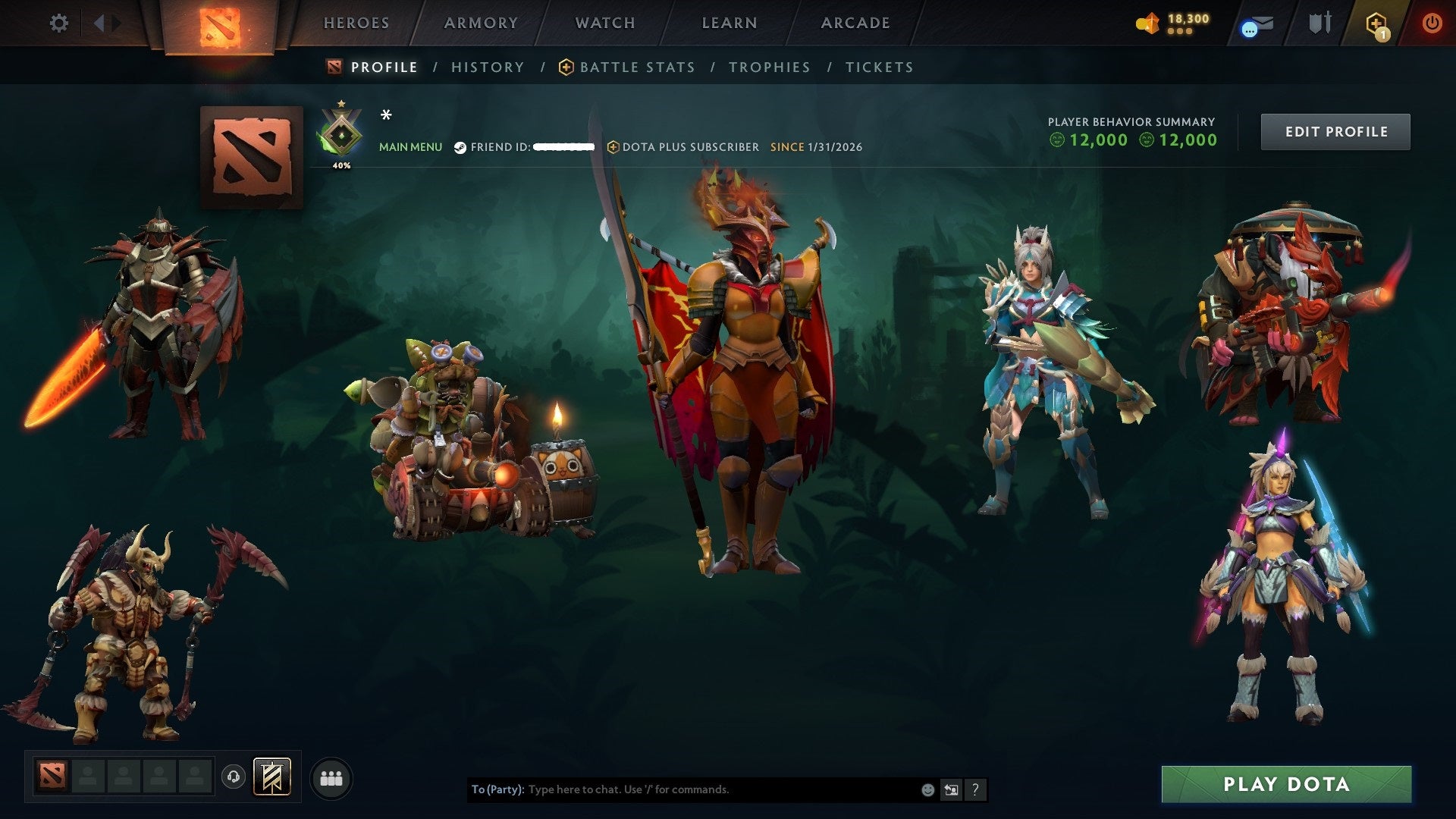Screen dimensions: 1456x819
Task: Switch to the HISTORY tab
Action: click(487, 67)
